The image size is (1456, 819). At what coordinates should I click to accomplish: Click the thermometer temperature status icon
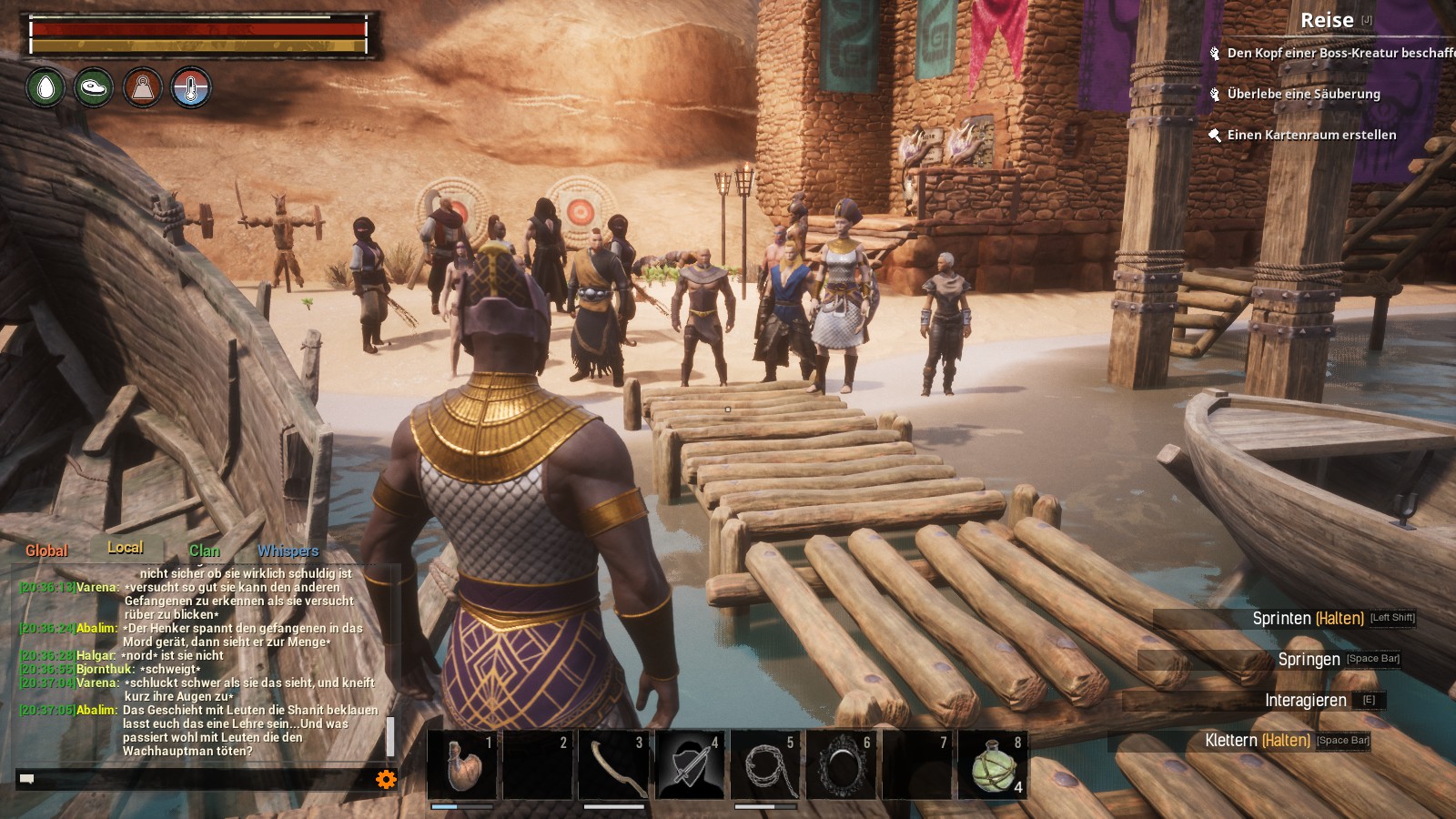[x=191, y=88]
